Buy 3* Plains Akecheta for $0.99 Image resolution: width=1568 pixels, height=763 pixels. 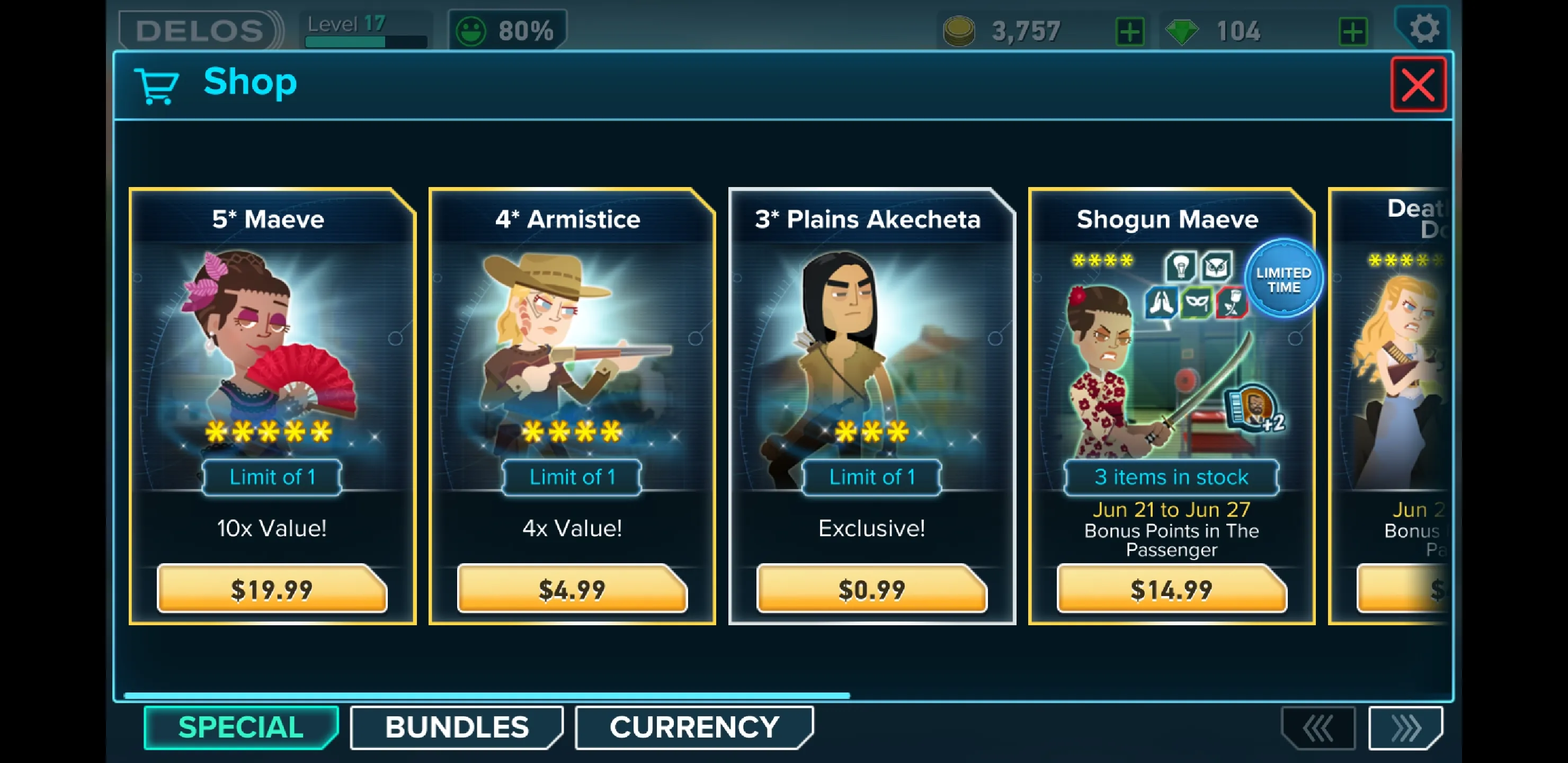pos(871,589)
